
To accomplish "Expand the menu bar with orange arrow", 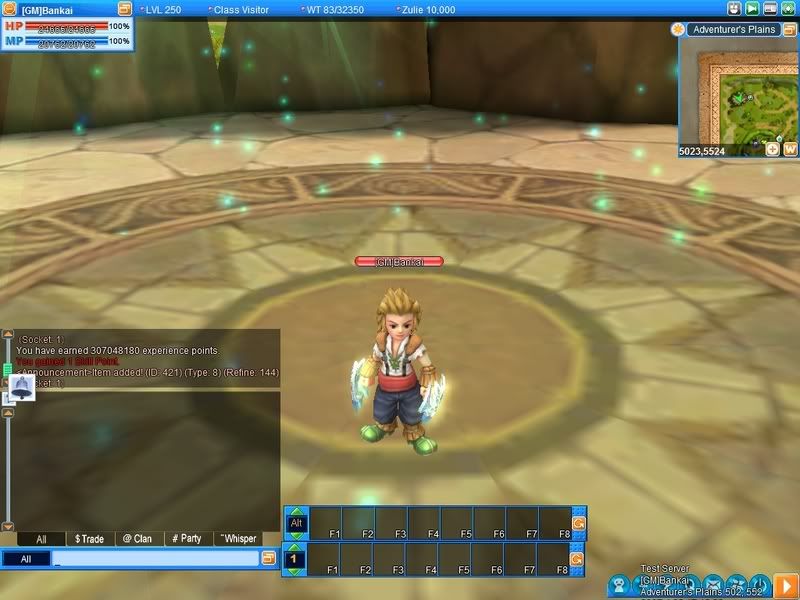I will coord(787,583).
